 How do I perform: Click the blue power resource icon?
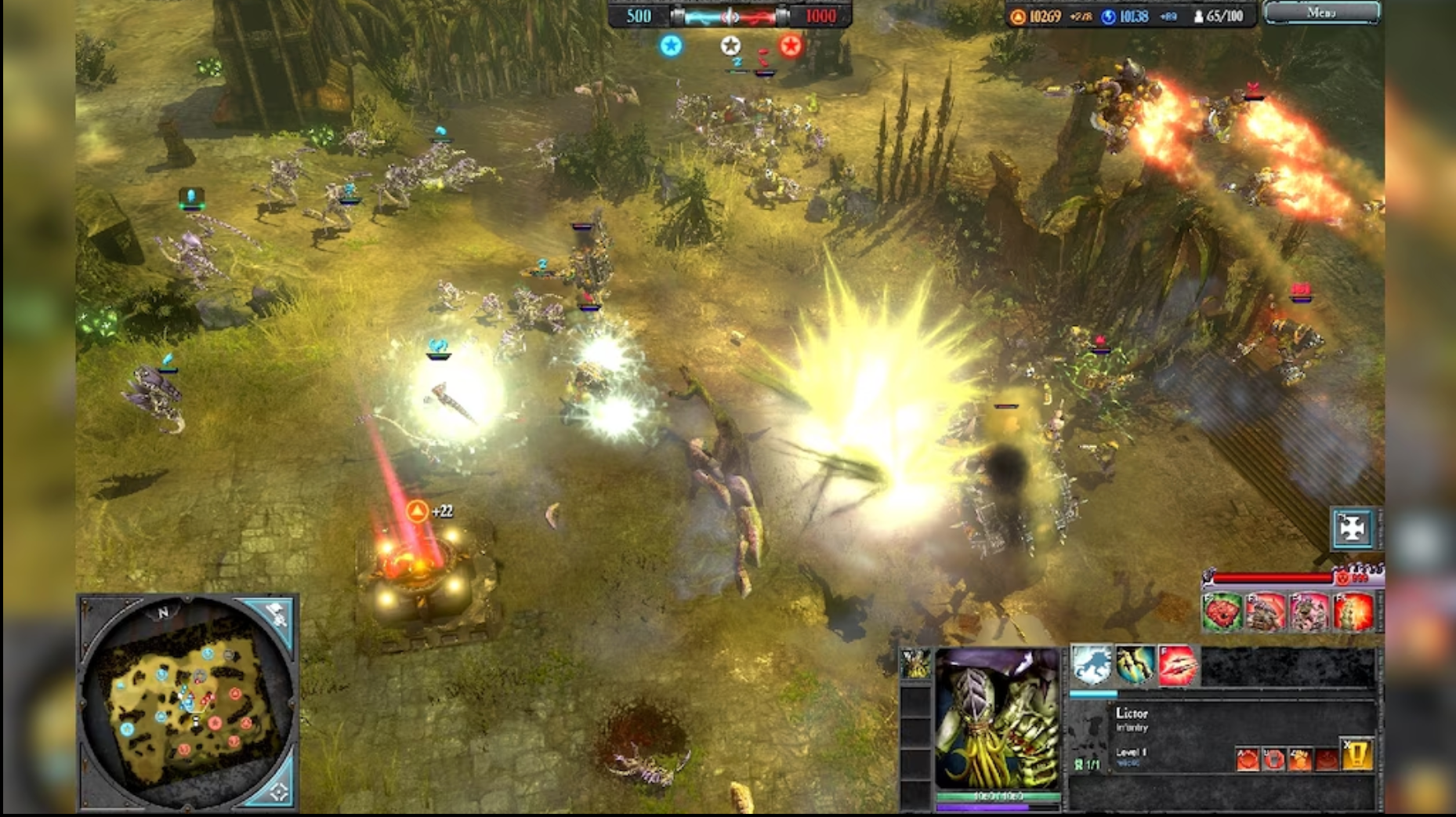pyautogui.click(x=1106, y=15)
